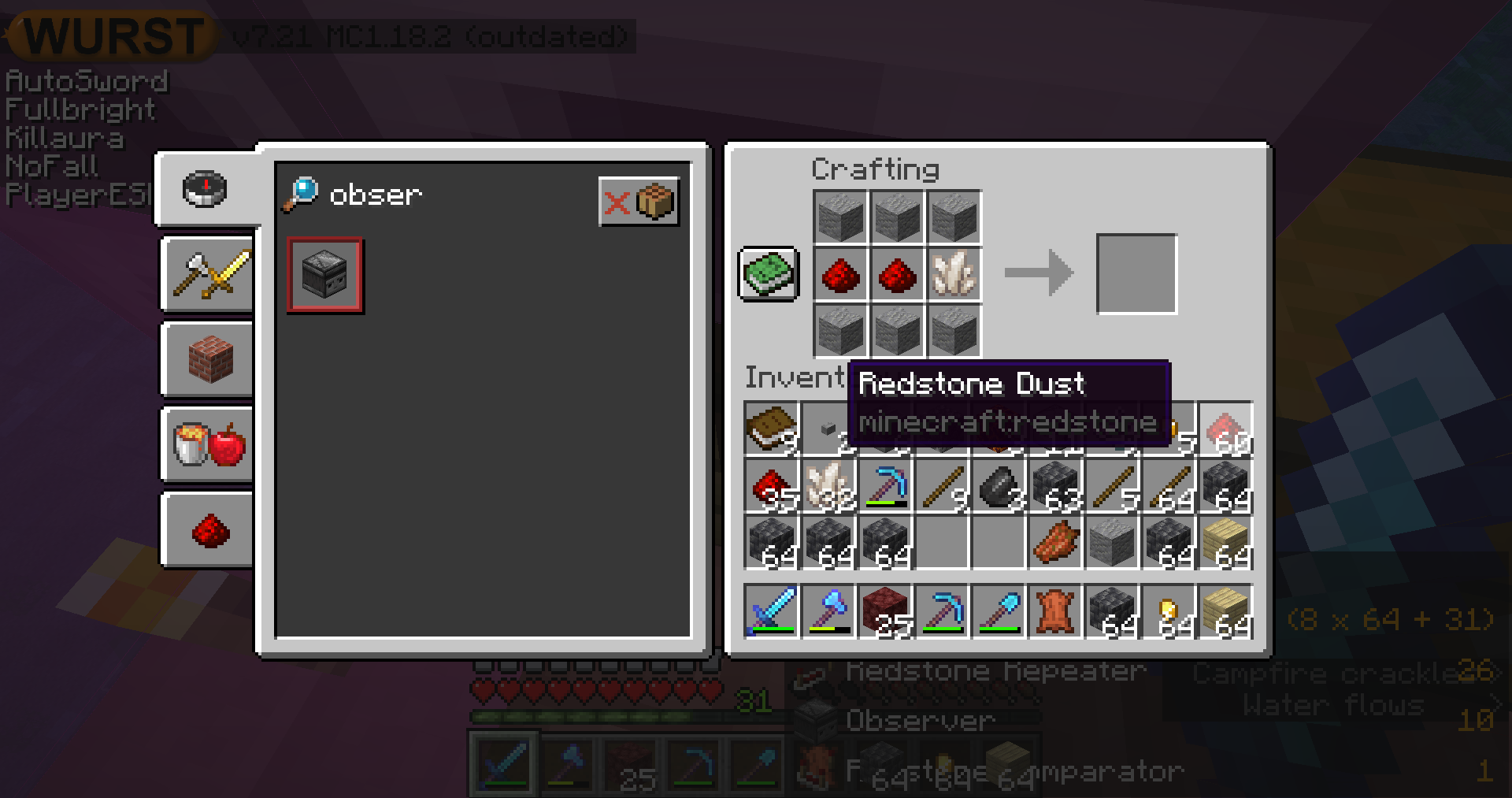This screenshot has height=798, width=1512.
Task: Select the stack of 32 nether quartz
Action: [x=828, y=487]
